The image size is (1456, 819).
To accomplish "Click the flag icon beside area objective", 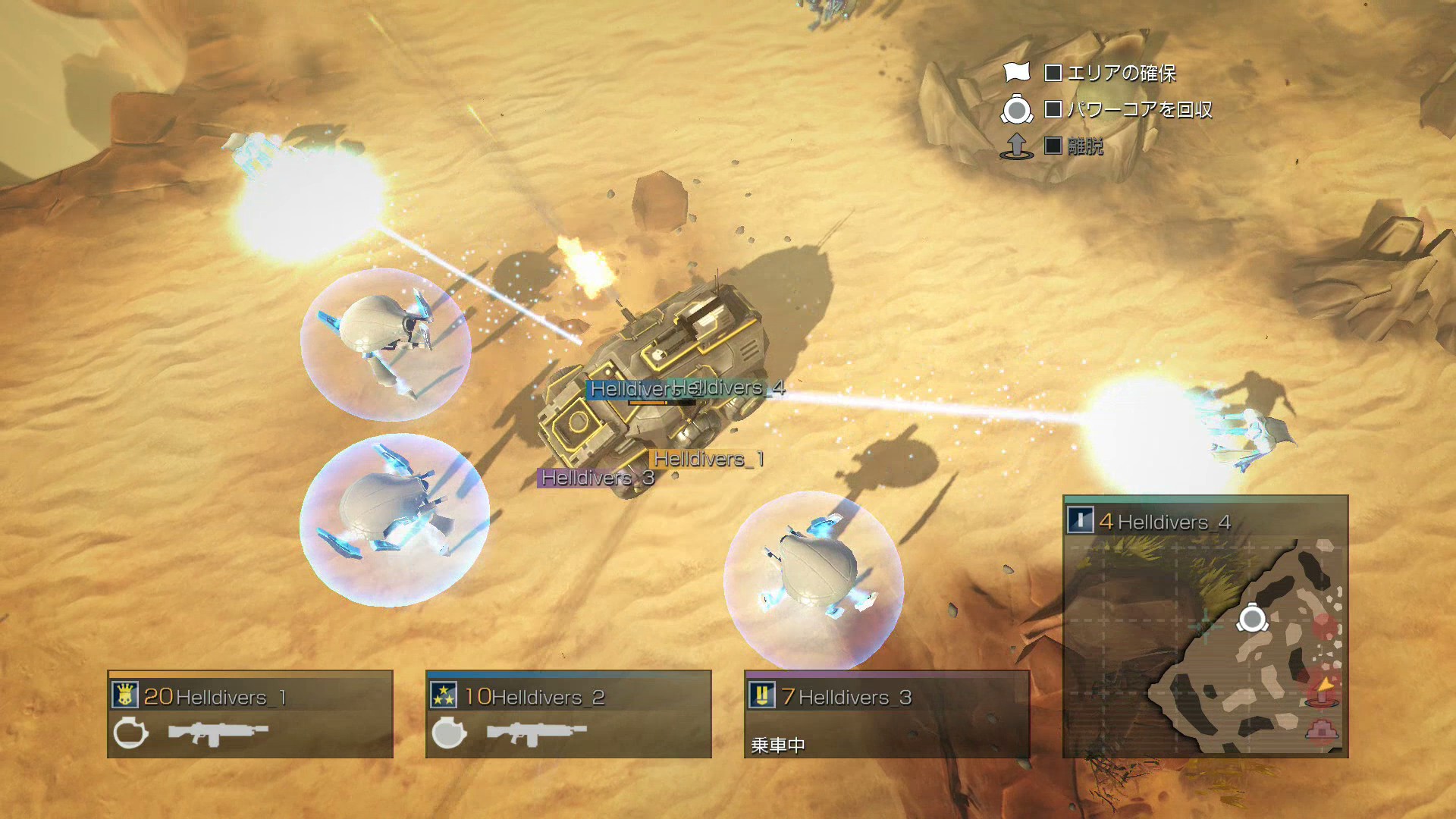I will pos(1017,72).
